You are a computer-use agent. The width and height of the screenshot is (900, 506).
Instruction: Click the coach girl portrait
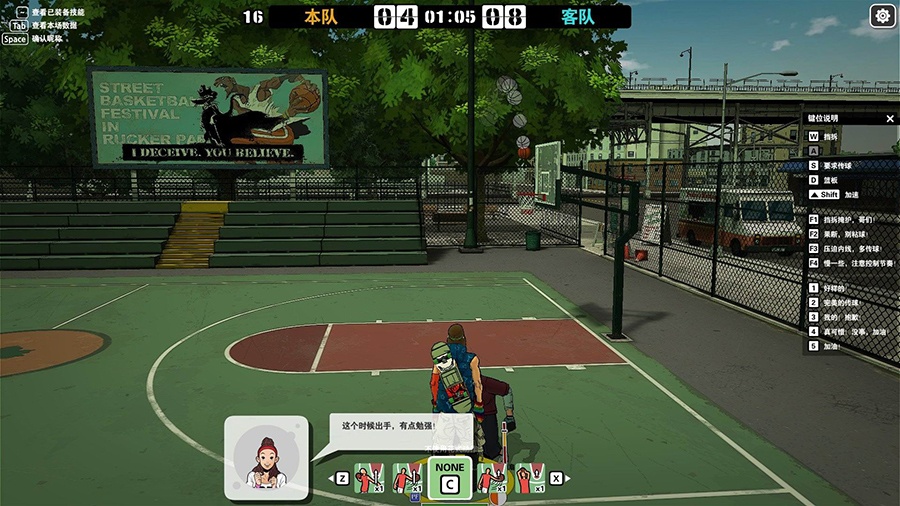tap(265, 458)
